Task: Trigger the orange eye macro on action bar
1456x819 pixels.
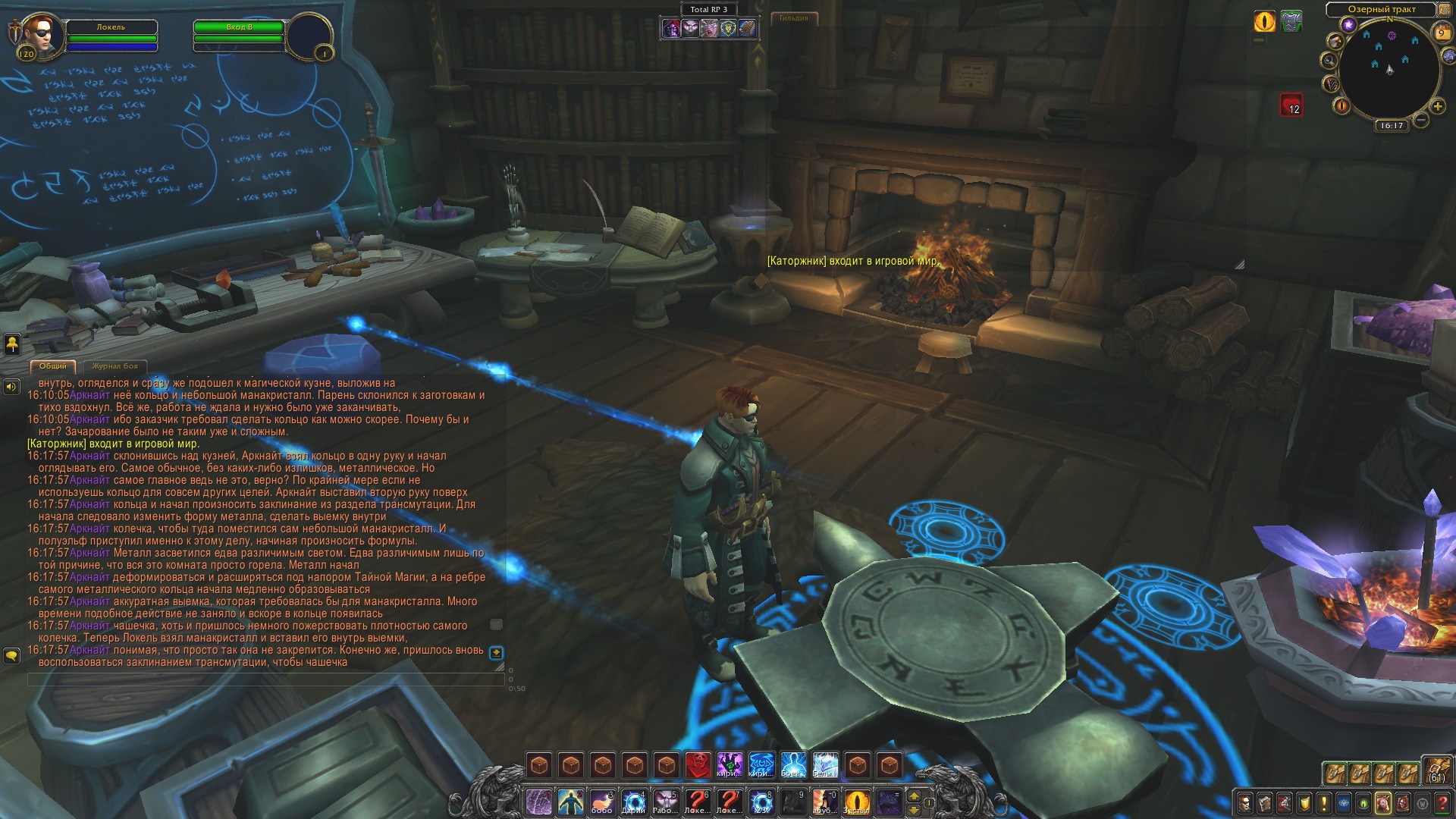Action: tap(857, 802)
